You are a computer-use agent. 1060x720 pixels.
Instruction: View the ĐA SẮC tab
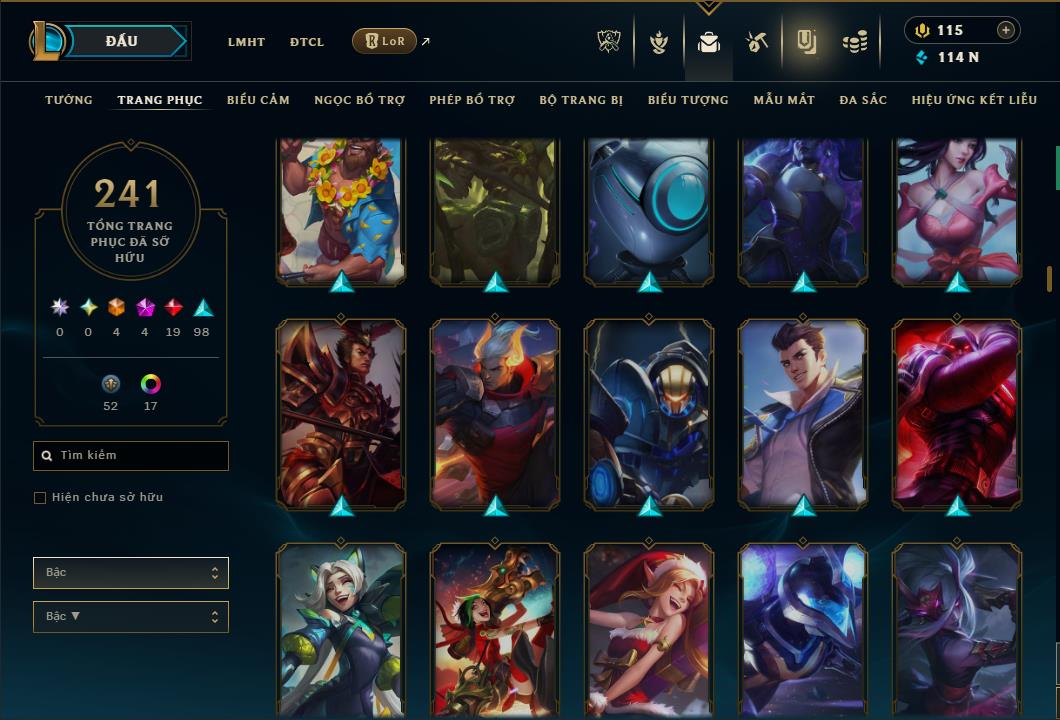[x=863, y=100]
